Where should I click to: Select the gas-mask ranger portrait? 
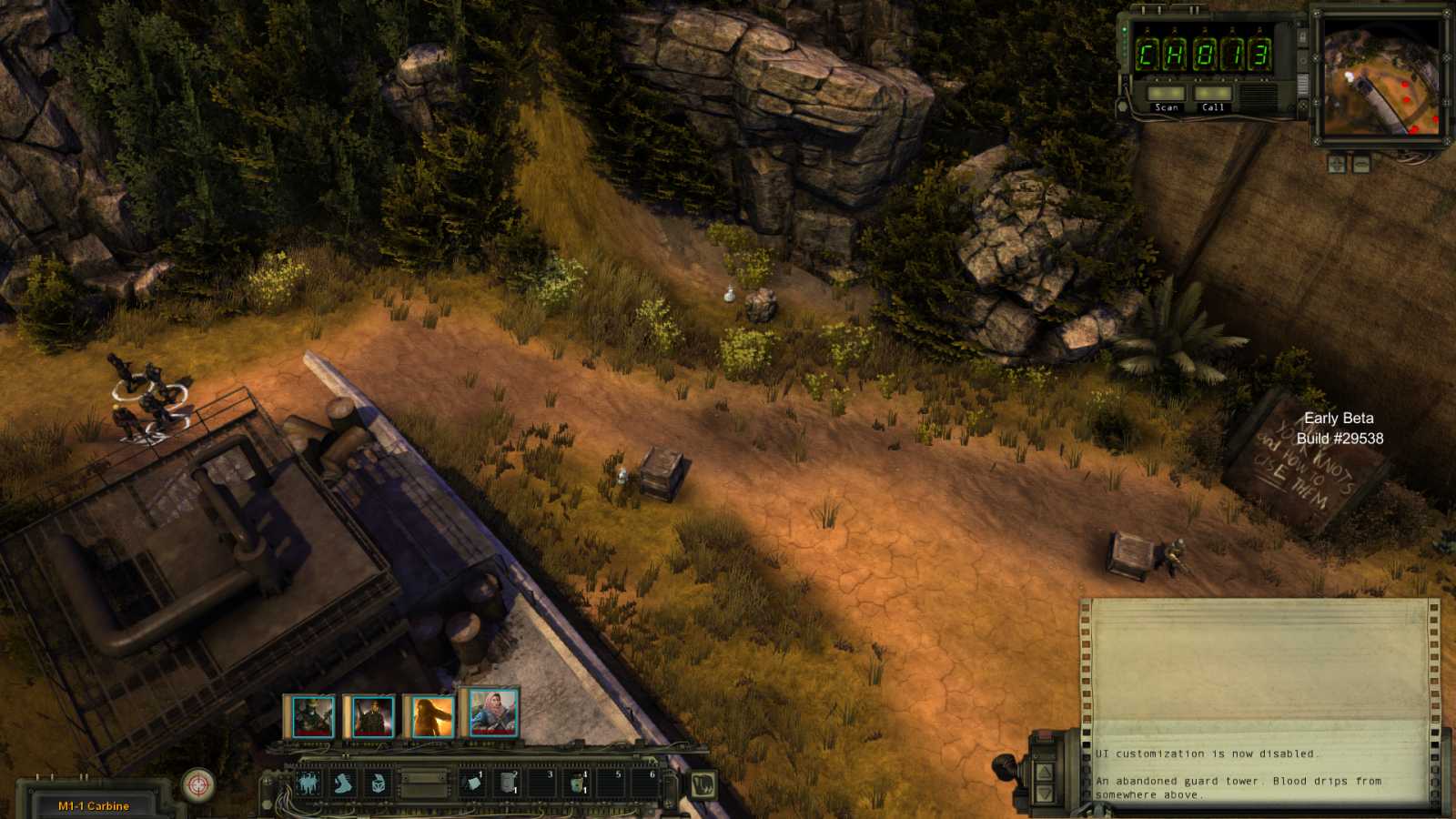tap(311, 717)
